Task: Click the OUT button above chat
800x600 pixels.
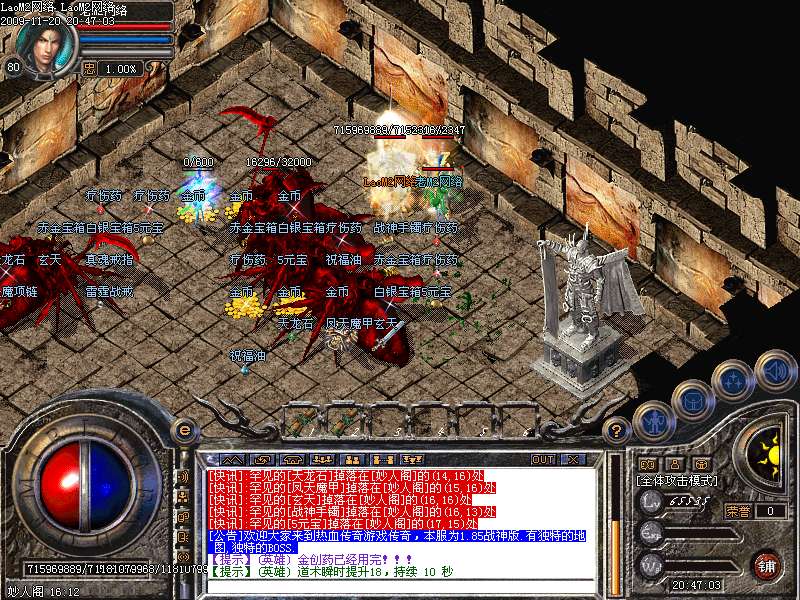Action: [543, 460]
